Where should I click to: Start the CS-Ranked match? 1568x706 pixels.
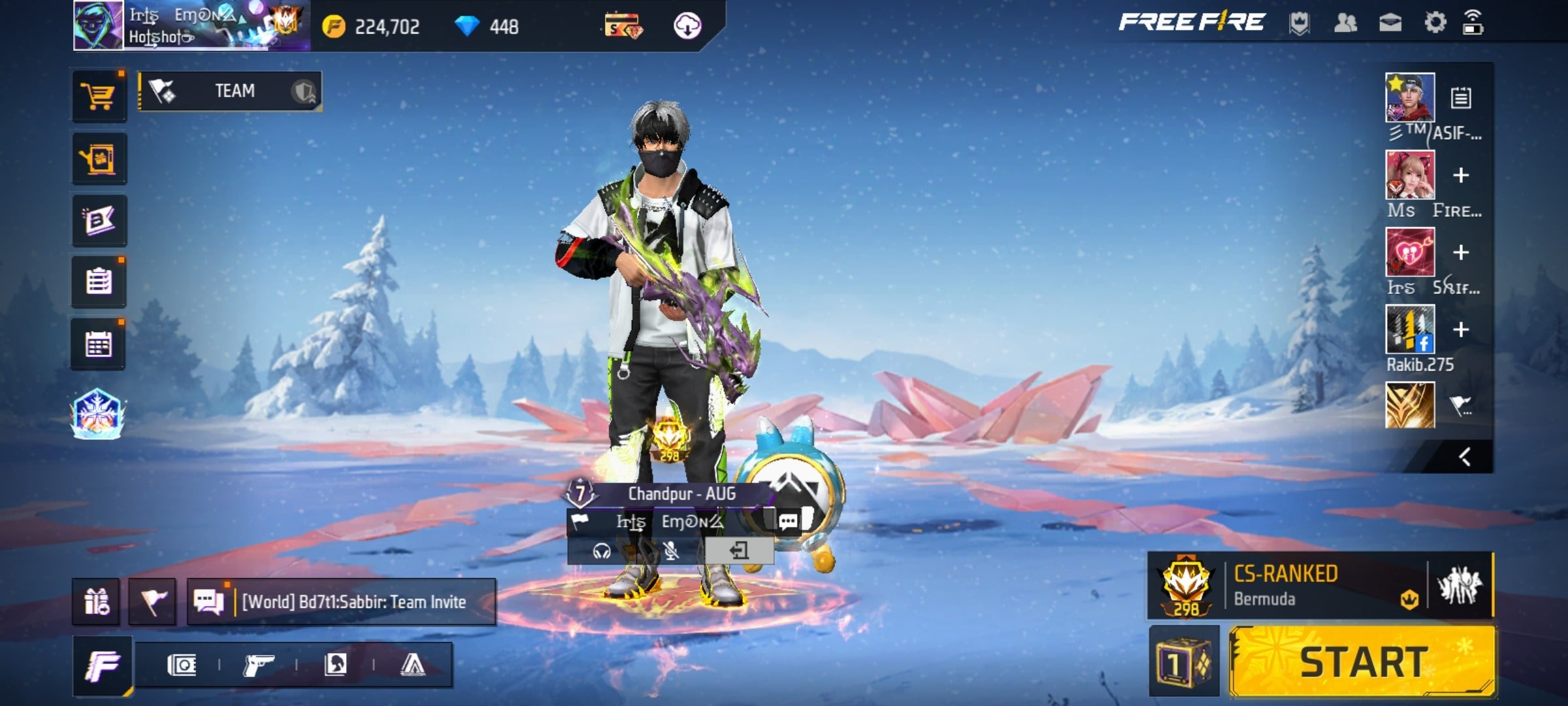(1362, 662)
